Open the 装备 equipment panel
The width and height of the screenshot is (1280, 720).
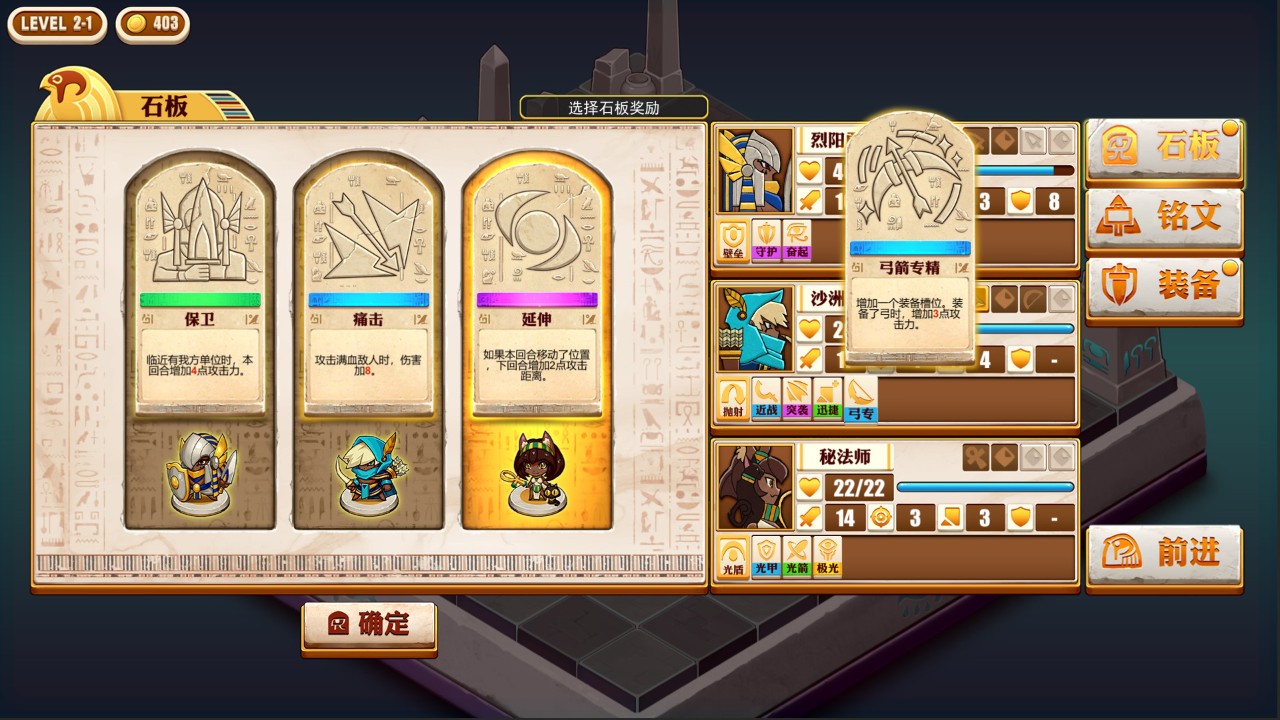pyautogui.click(x=1164, y=286)
